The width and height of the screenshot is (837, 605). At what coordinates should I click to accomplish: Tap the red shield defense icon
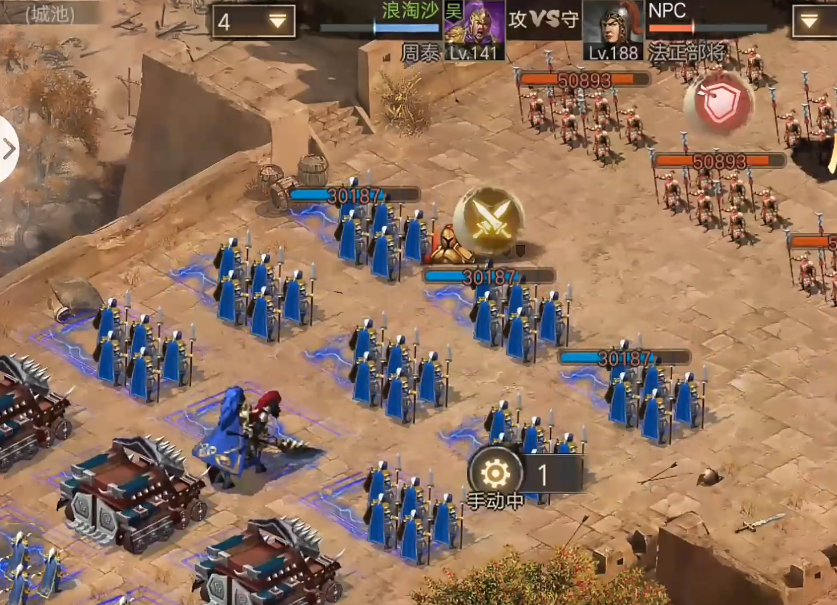718,103
